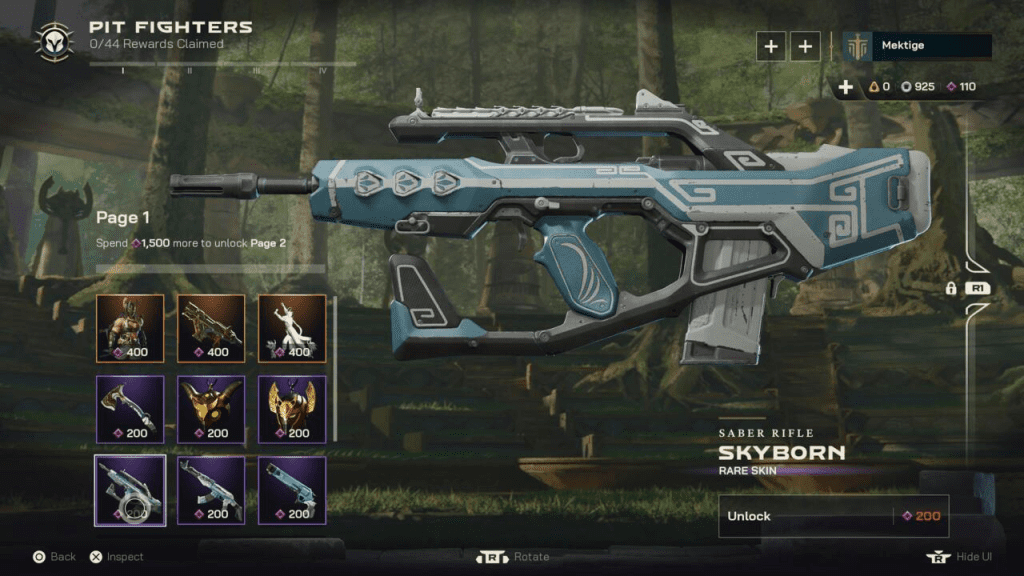1024x576 pixels.
Task: Select the white statue reward tile
Action: pyautogui.click(x=292, y=327)
